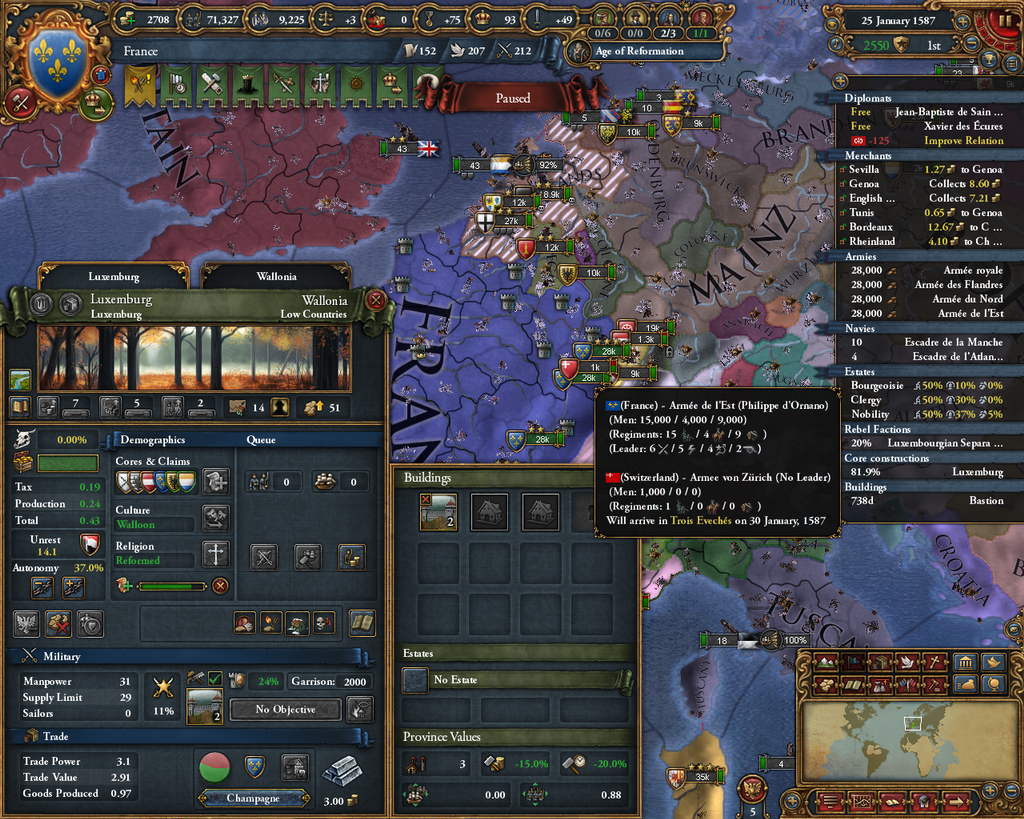Open the Bastion building entry in outliner
Screen dimensions: 1024x819
coord(924,500)
